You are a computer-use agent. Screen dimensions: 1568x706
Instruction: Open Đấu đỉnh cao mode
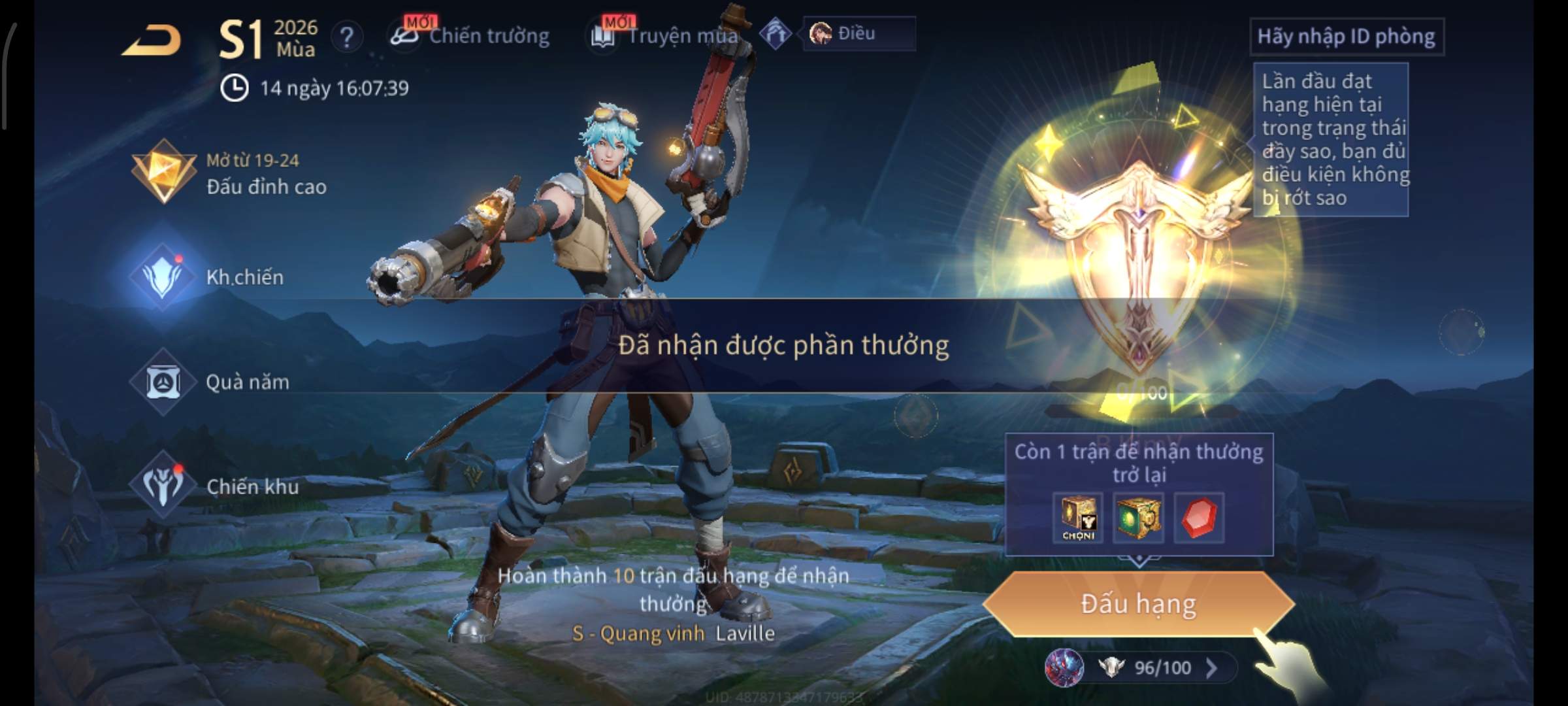[x=229, y=173]
